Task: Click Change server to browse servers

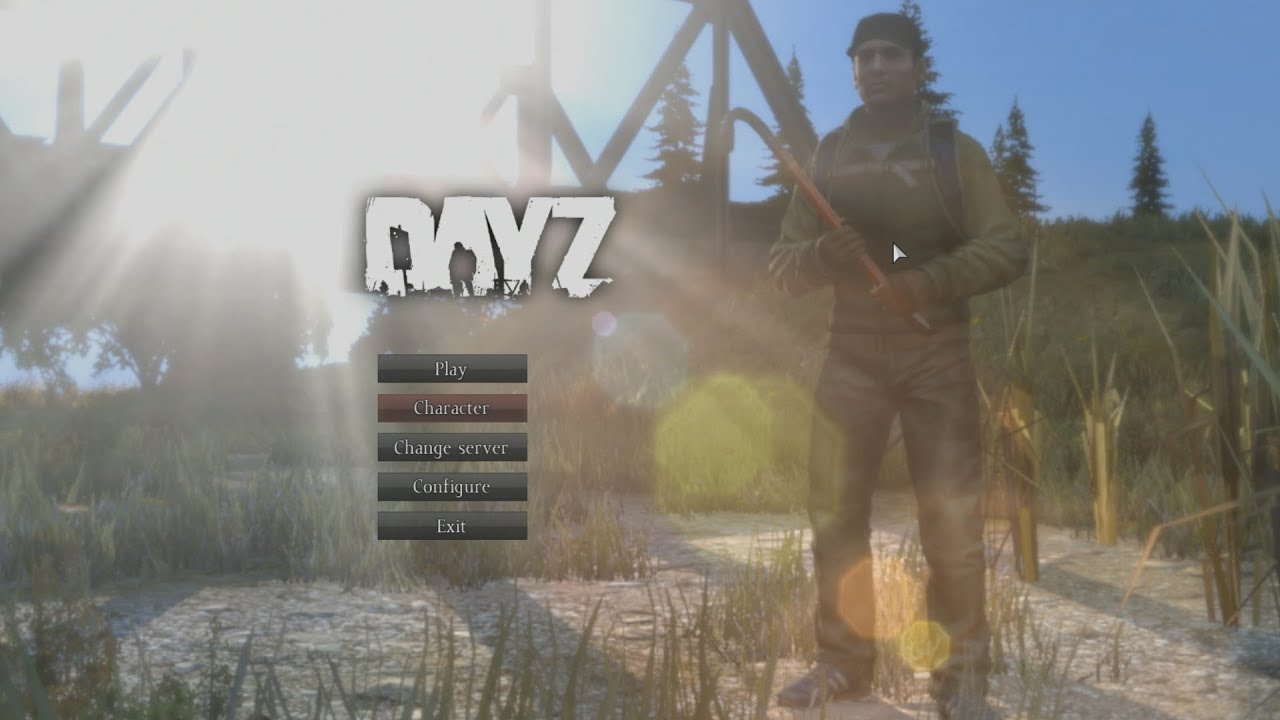Action: (x=450, y=447)
